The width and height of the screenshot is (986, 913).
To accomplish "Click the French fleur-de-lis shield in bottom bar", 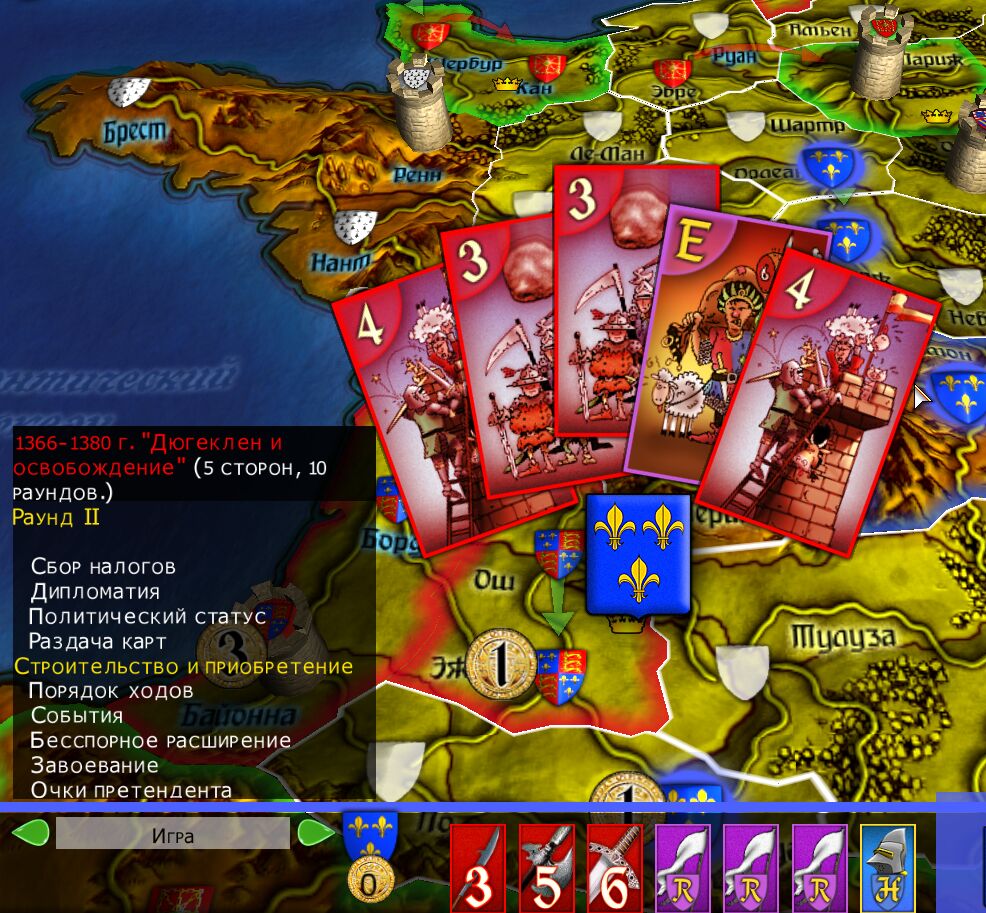I will 370,833.
